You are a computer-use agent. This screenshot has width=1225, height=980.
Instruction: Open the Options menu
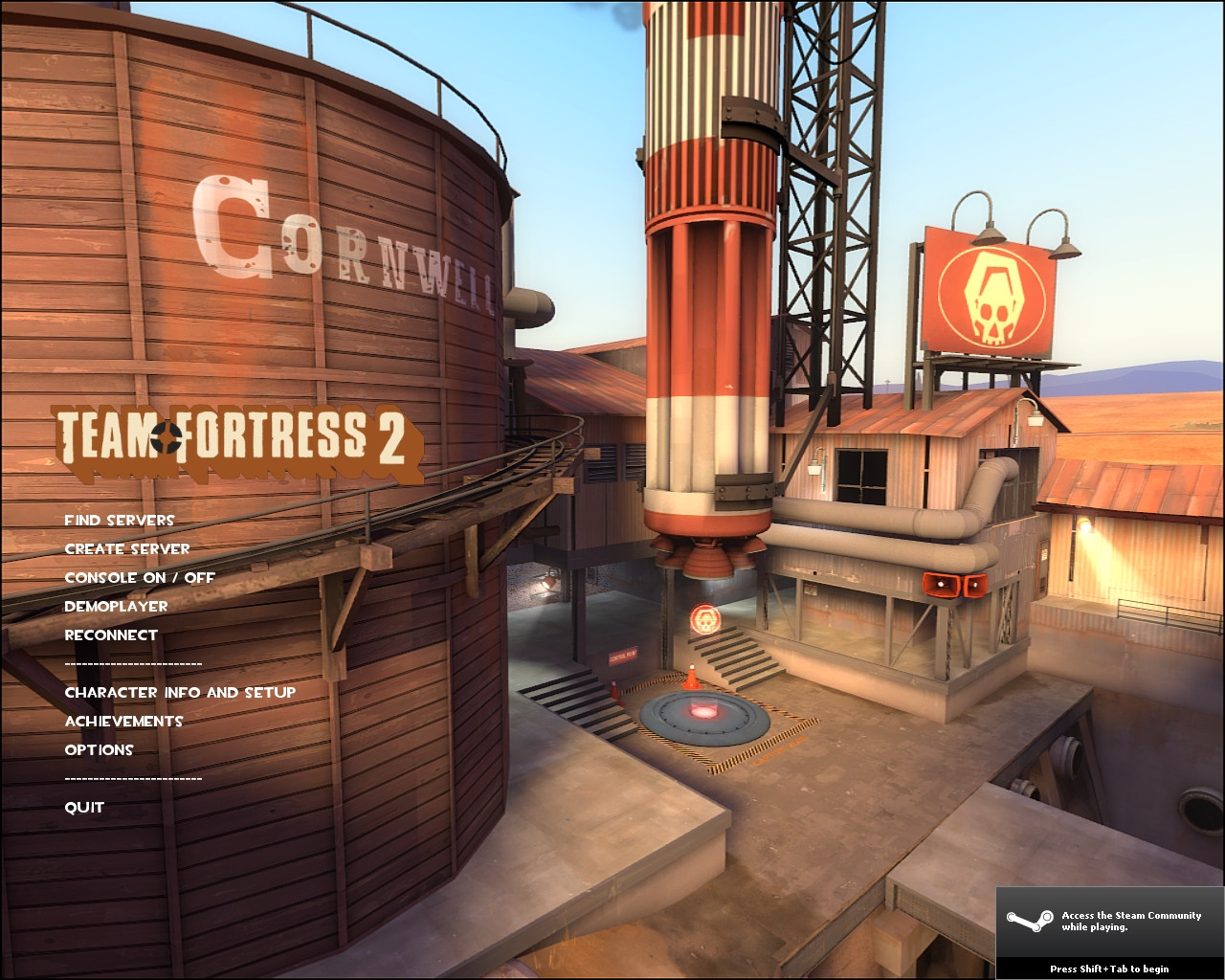click(99, 749)
